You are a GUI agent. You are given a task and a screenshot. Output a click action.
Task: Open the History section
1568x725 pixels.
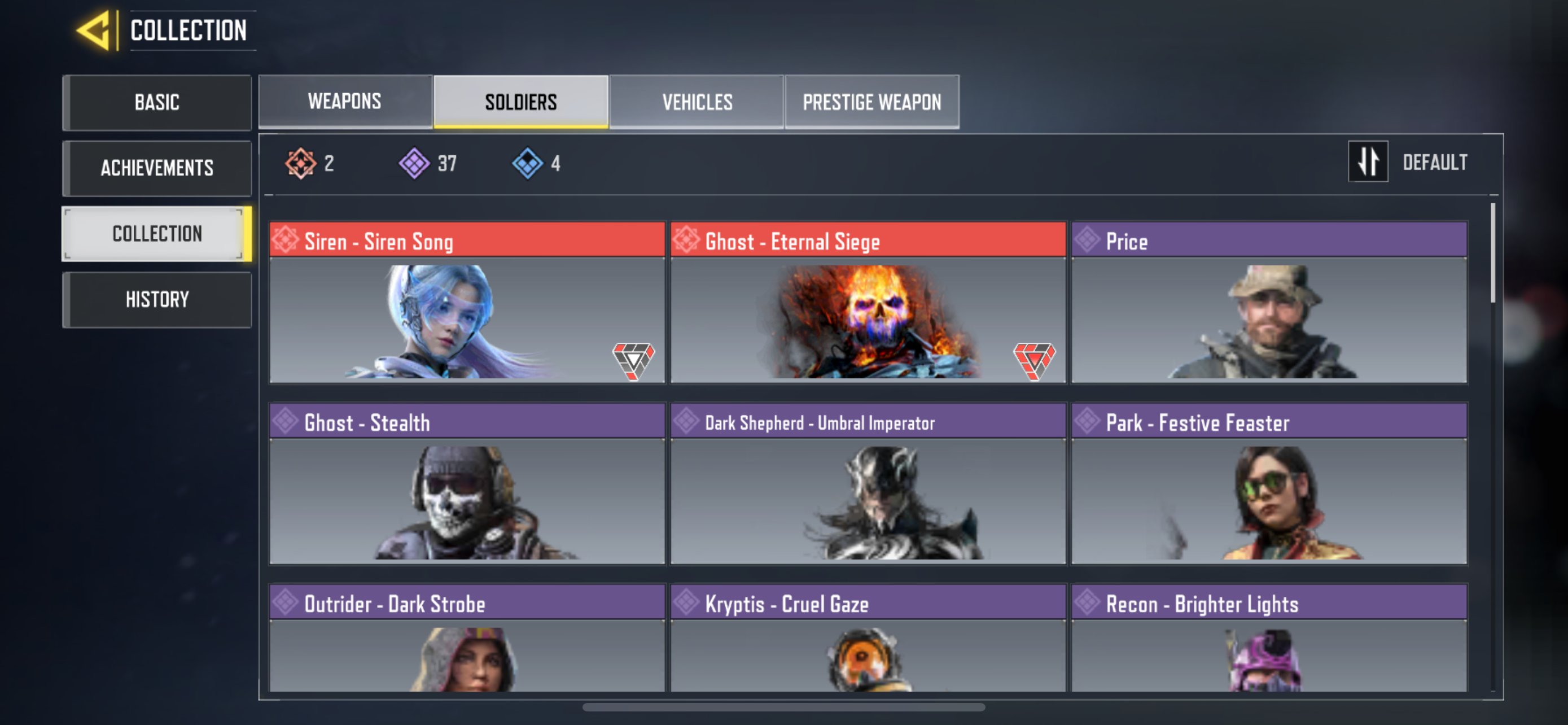coord(156,299)
